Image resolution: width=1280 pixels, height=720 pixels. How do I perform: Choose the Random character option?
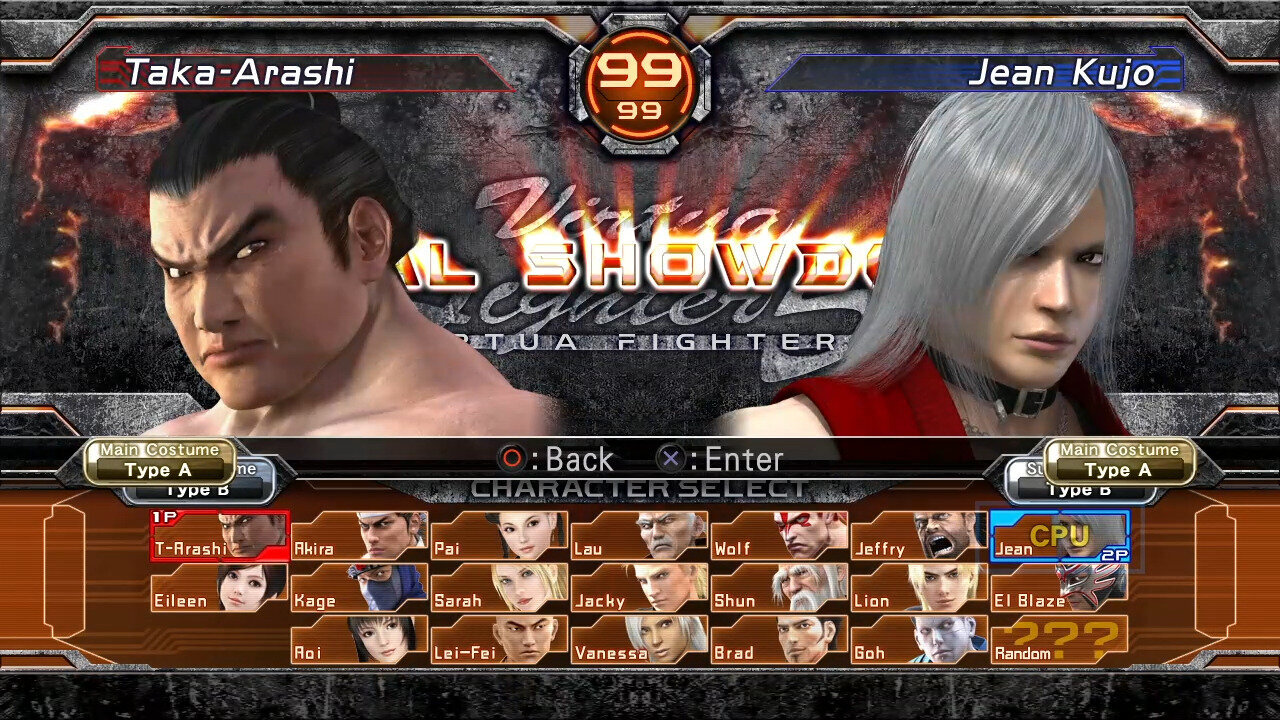click(x=1059, y=640)
